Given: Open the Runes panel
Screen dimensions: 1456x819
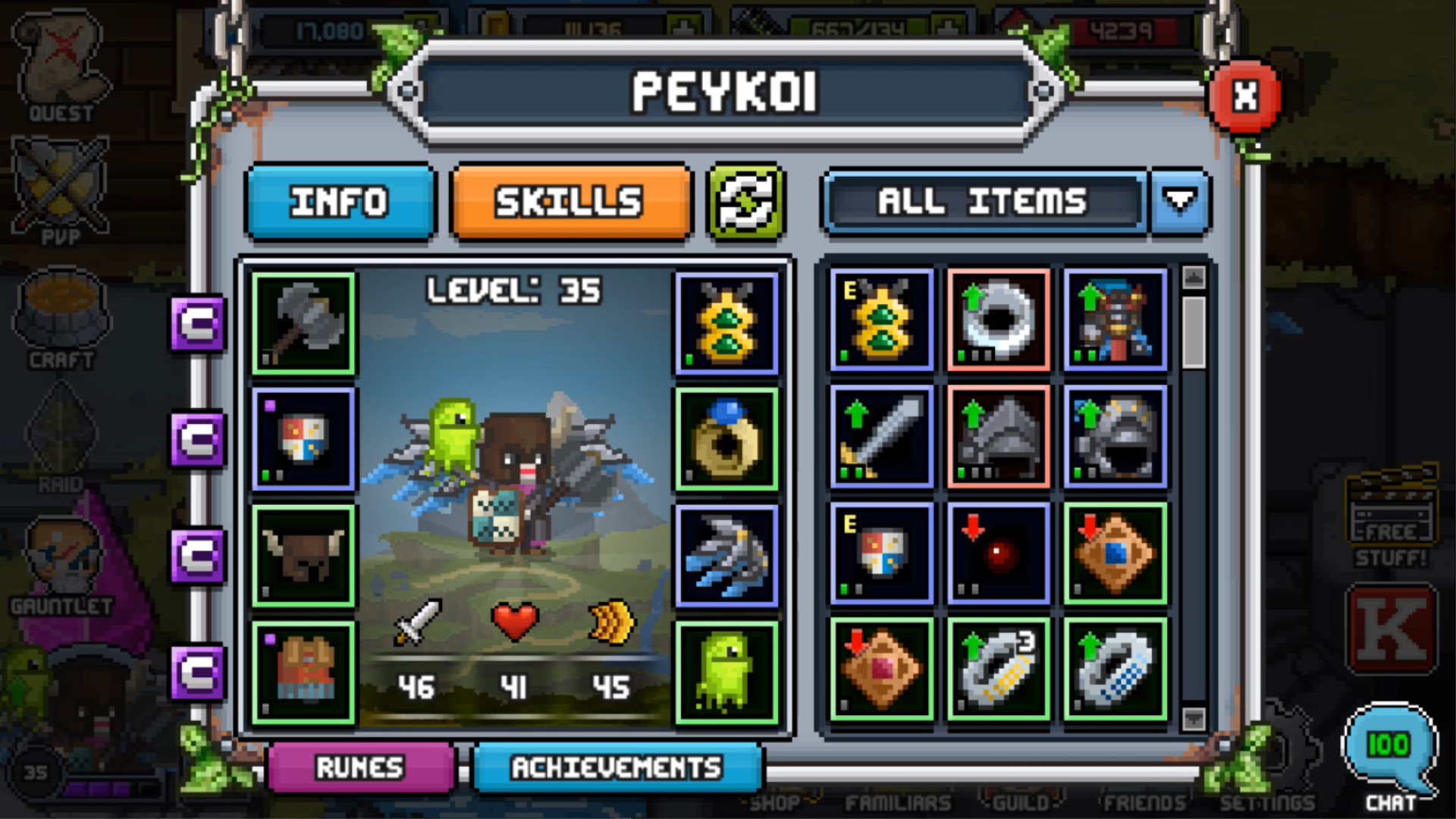Looking at the screenshot, I should click(x=361, y=767).
